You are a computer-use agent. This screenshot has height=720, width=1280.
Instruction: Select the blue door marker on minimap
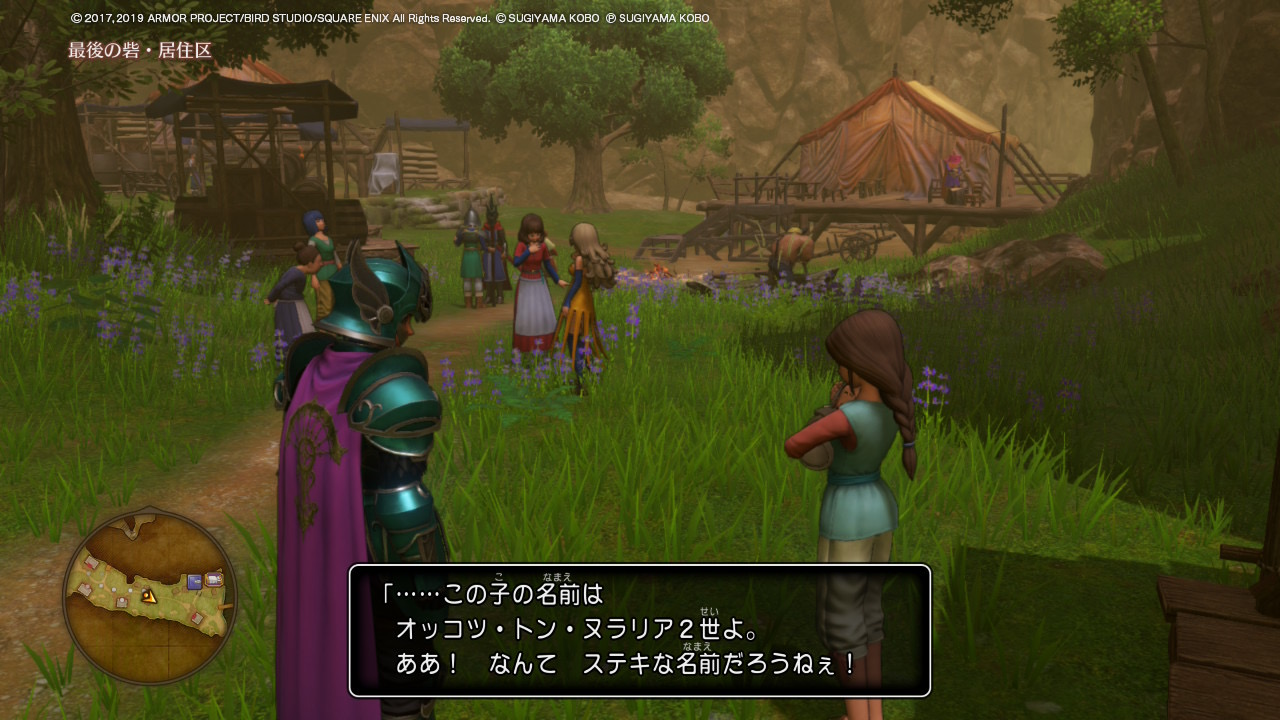(x=194, y=581)
